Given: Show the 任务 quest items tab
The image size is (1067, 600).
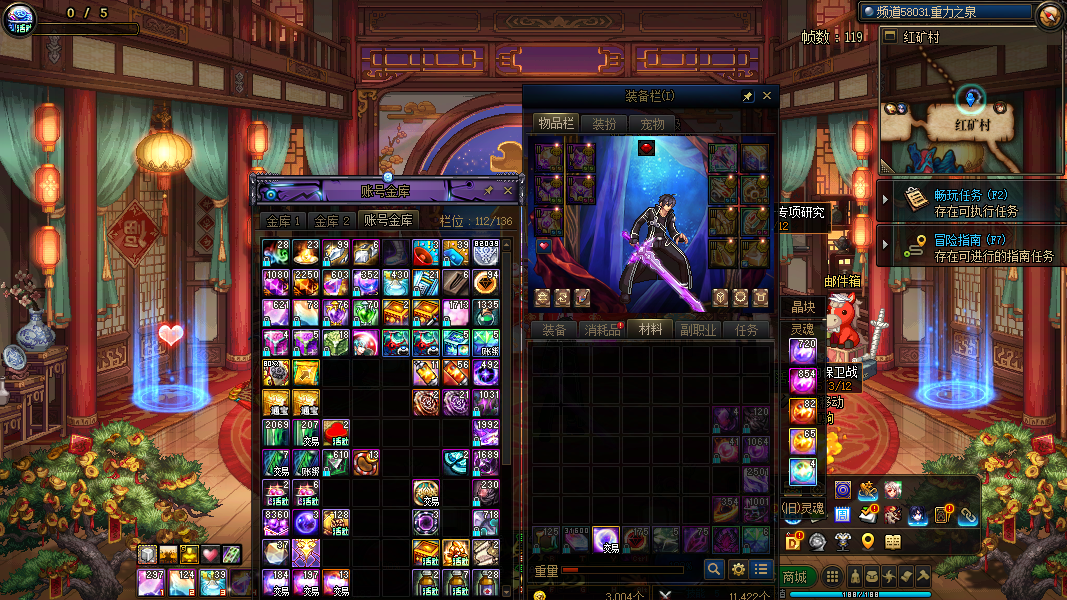Looking at the screenshot, I should point(746,329).
